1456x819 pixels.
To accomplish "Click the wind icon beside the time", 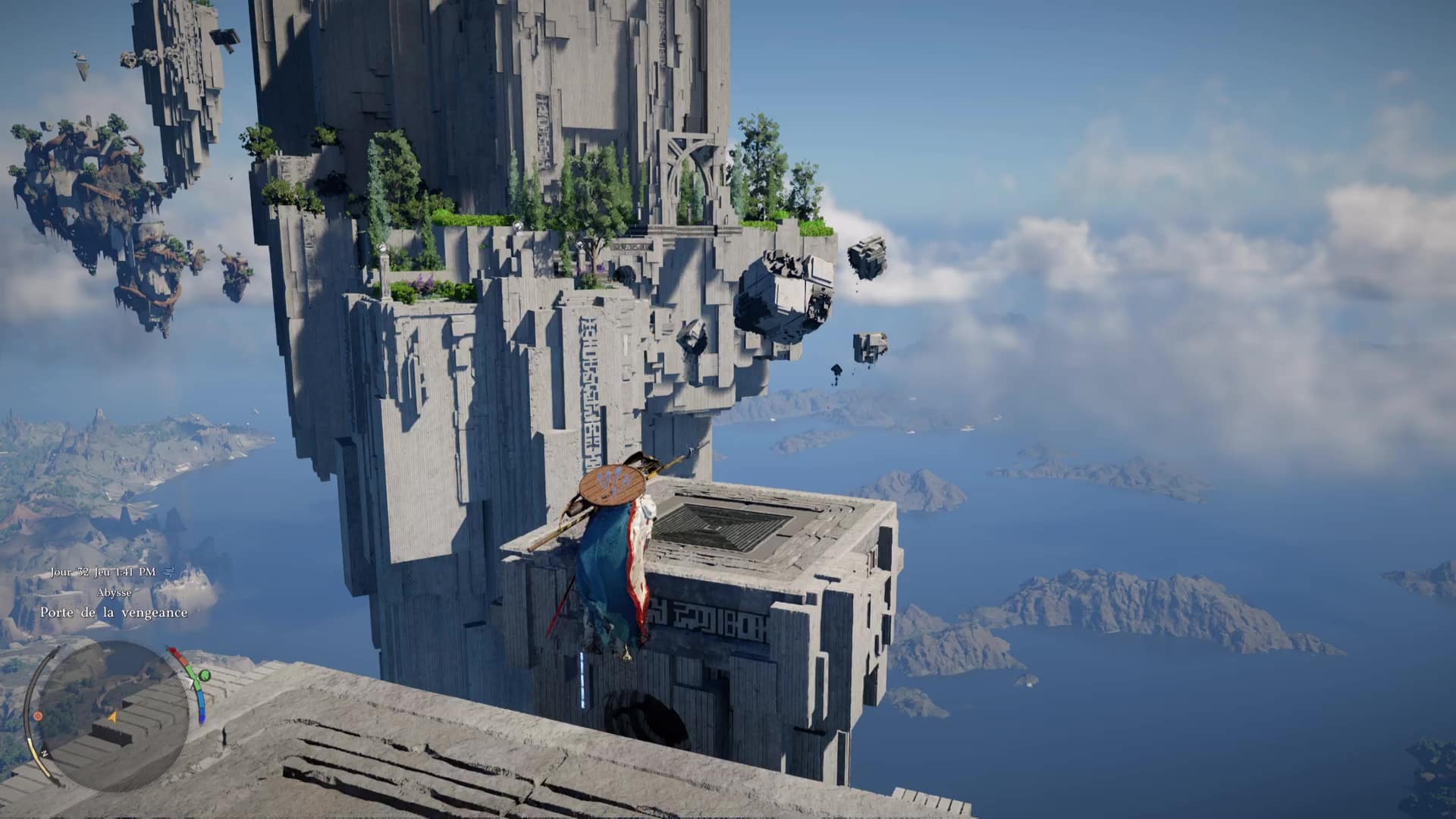I will 168,571.
